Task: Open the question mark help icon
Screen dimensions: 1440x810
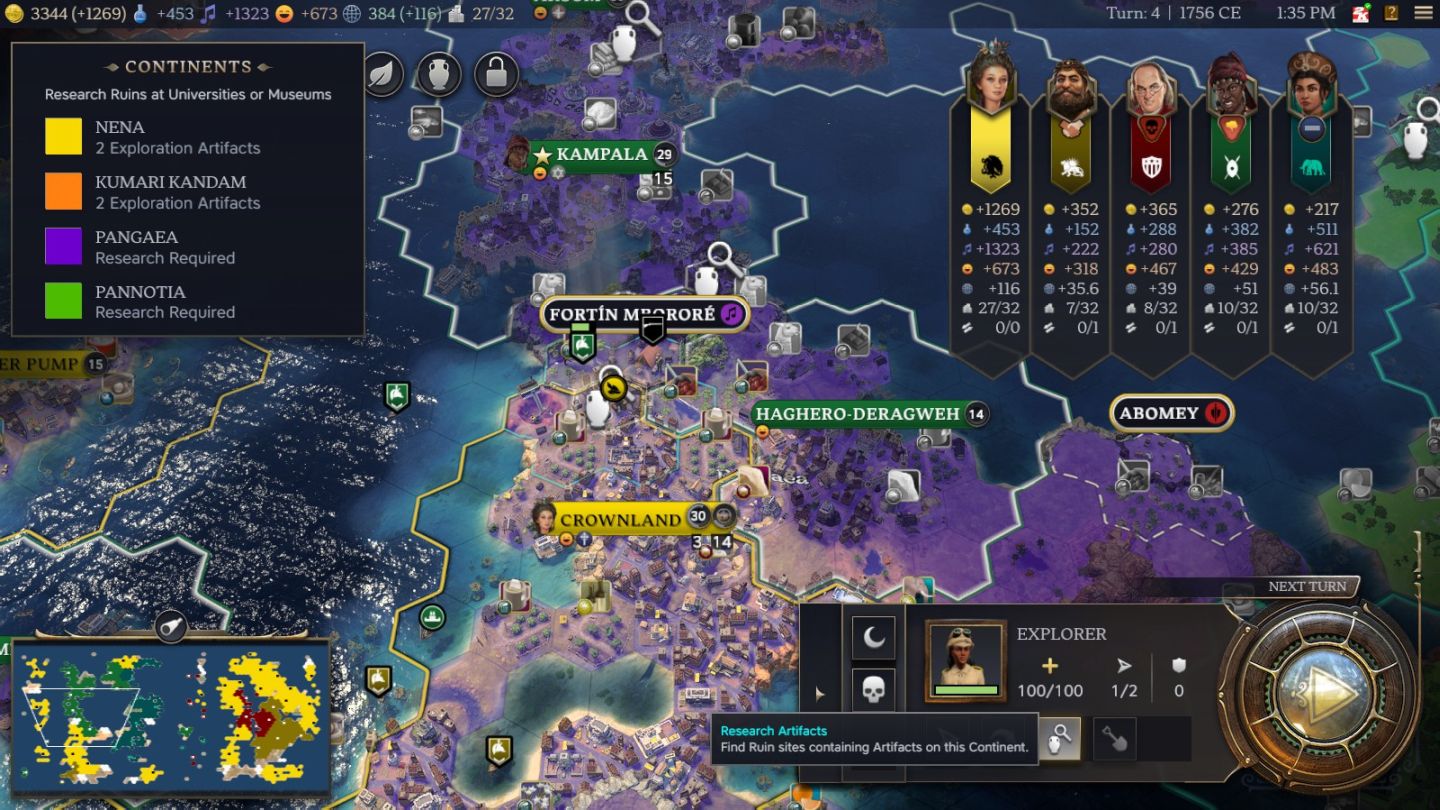Action: click(1391, 13)
